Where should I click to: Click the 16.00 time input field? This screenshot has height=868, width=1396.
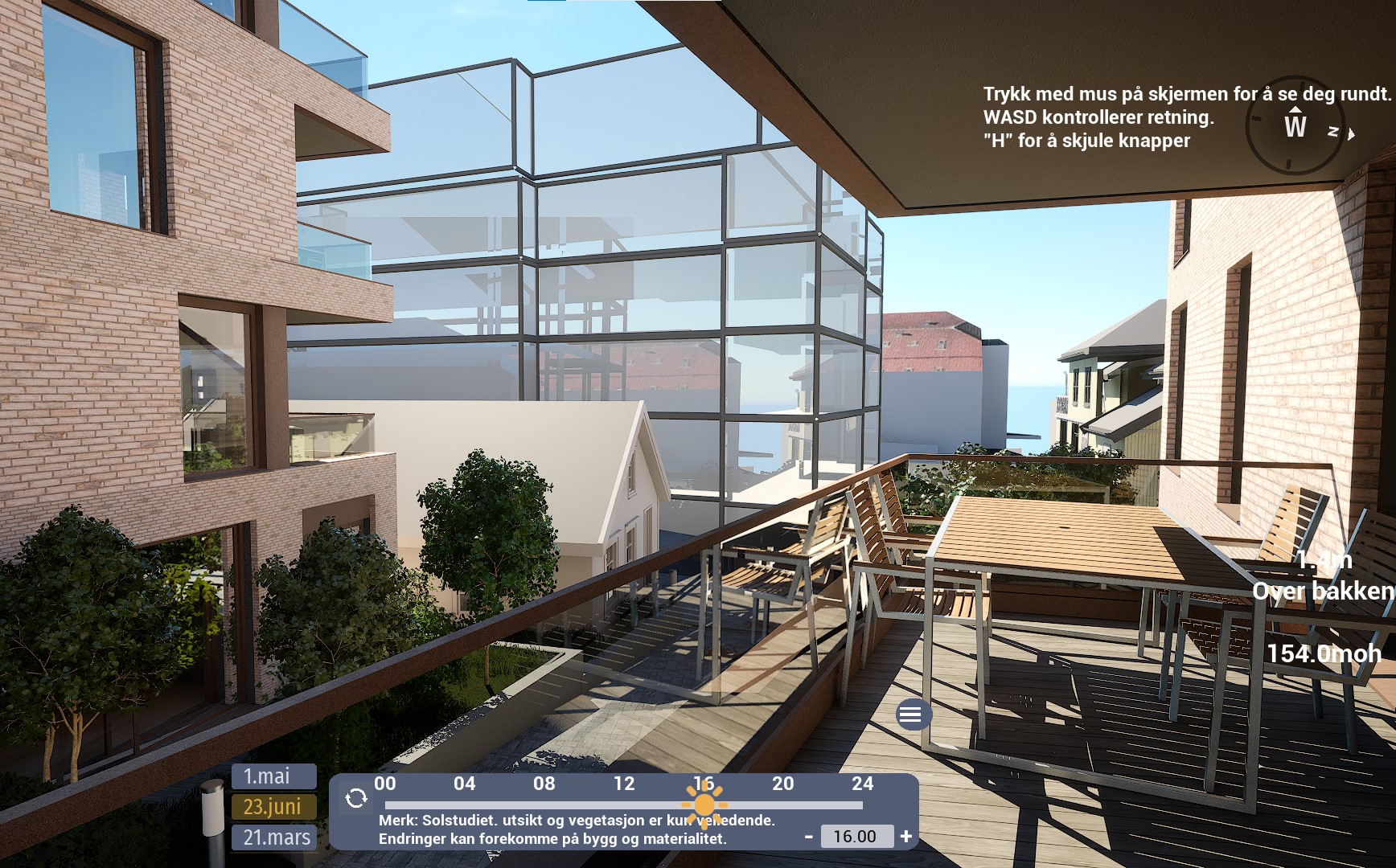856,837
